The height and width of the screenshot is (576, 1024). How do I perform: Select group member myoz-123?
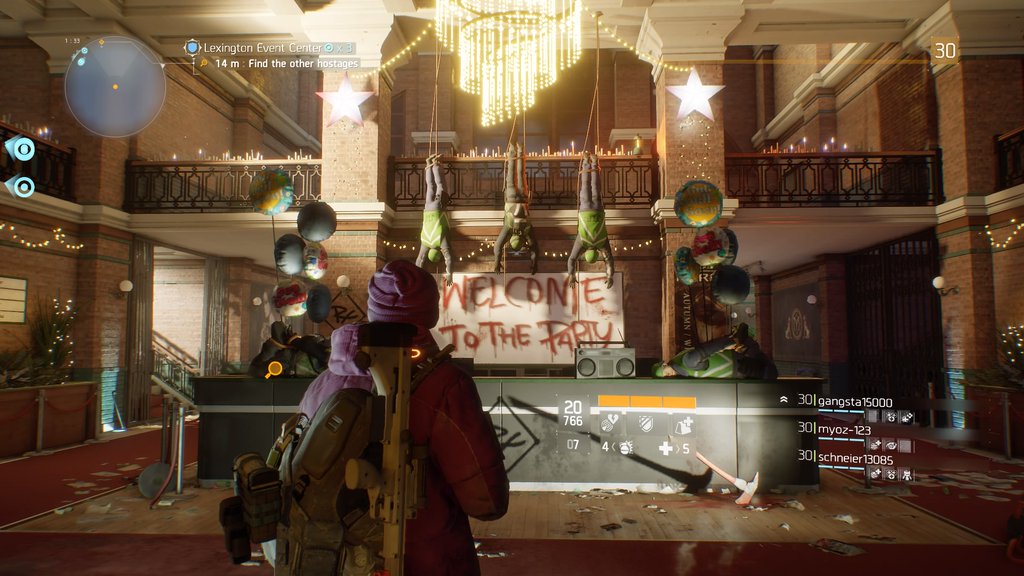(847, 429)
